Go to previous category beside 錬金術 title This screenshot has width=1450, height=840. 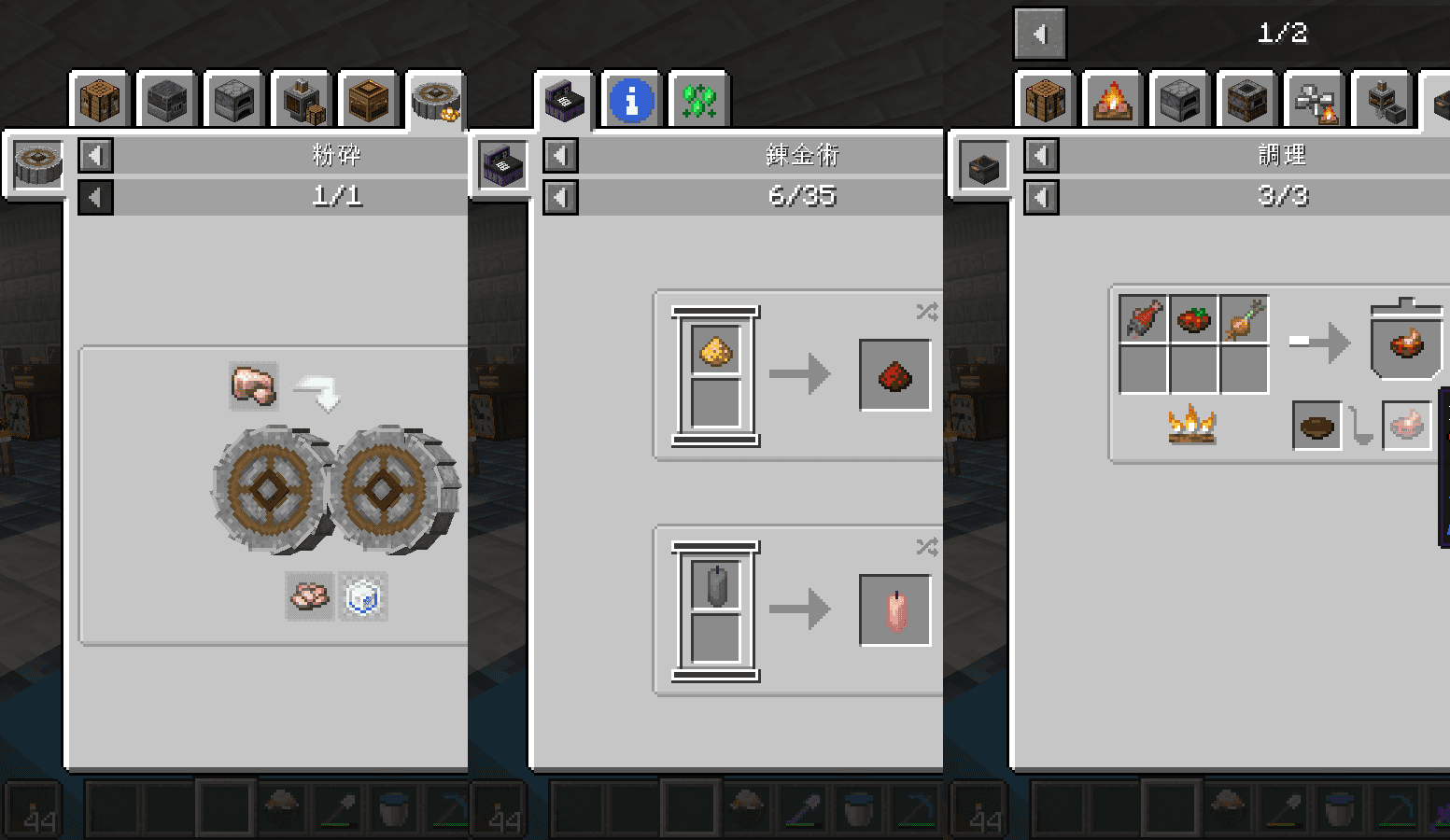coord(560,155)
